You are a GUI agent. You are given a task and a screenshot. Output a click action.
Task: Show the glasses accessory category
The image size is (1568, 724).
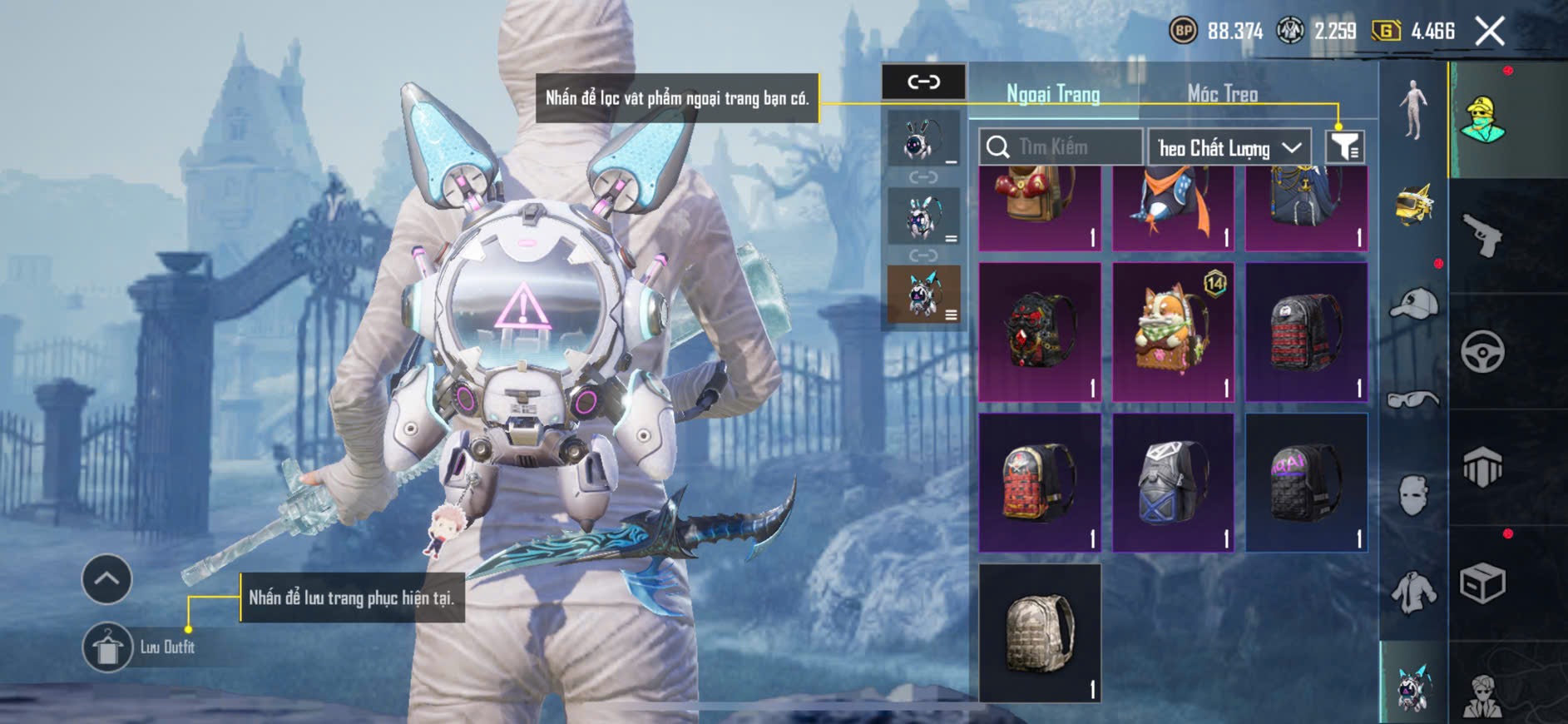tap(1413, 399)
